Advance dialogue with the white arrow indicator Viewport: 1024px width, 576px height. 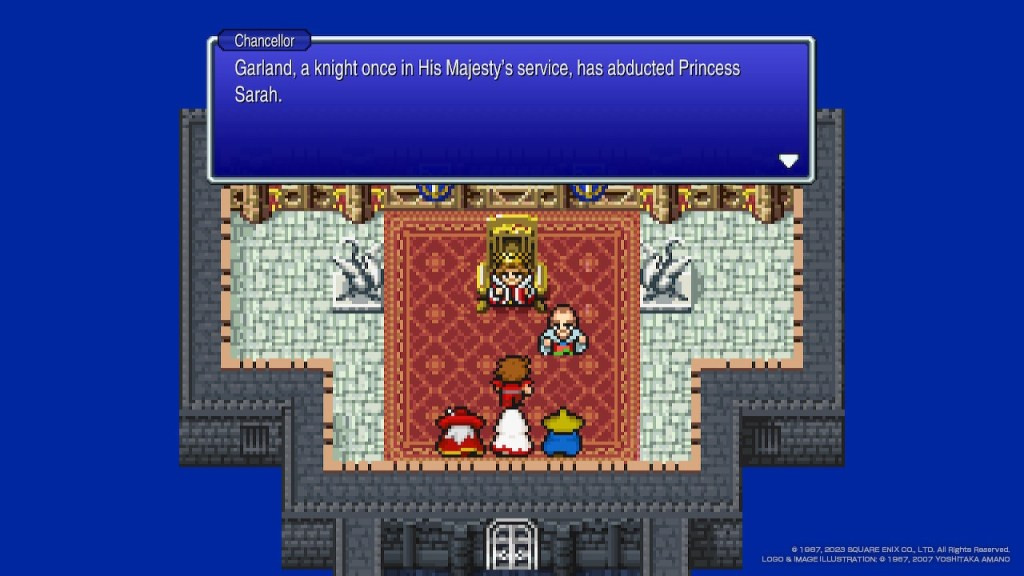788,161
